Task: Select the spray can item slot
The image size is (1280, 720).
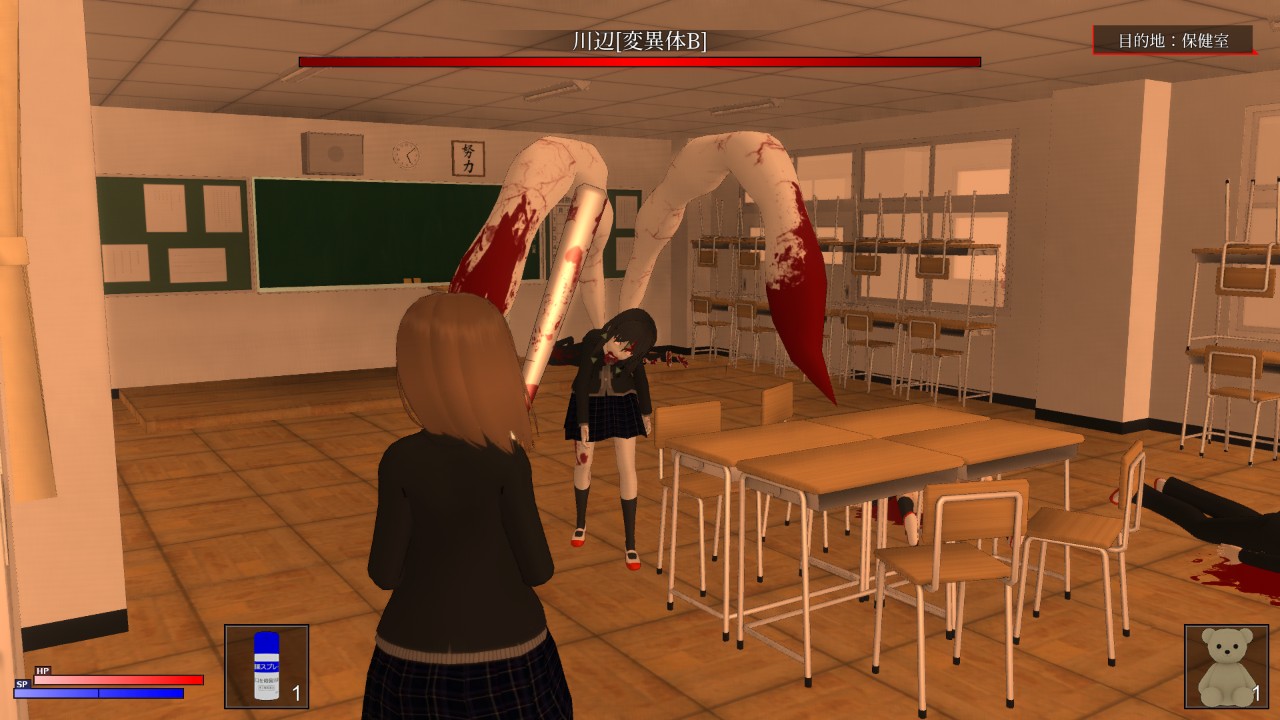Action: [266, 666]
